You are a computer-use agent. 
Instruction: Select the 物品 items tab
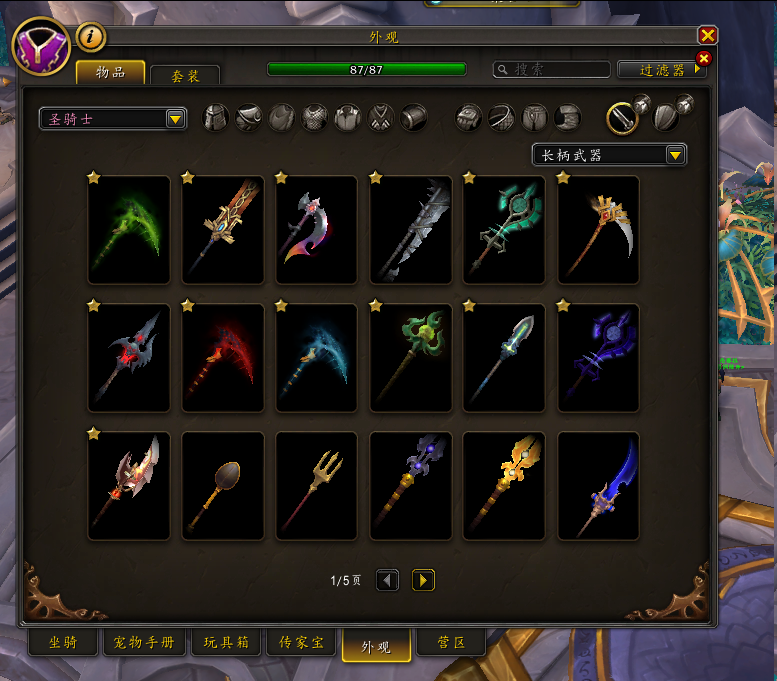(111, 73)
